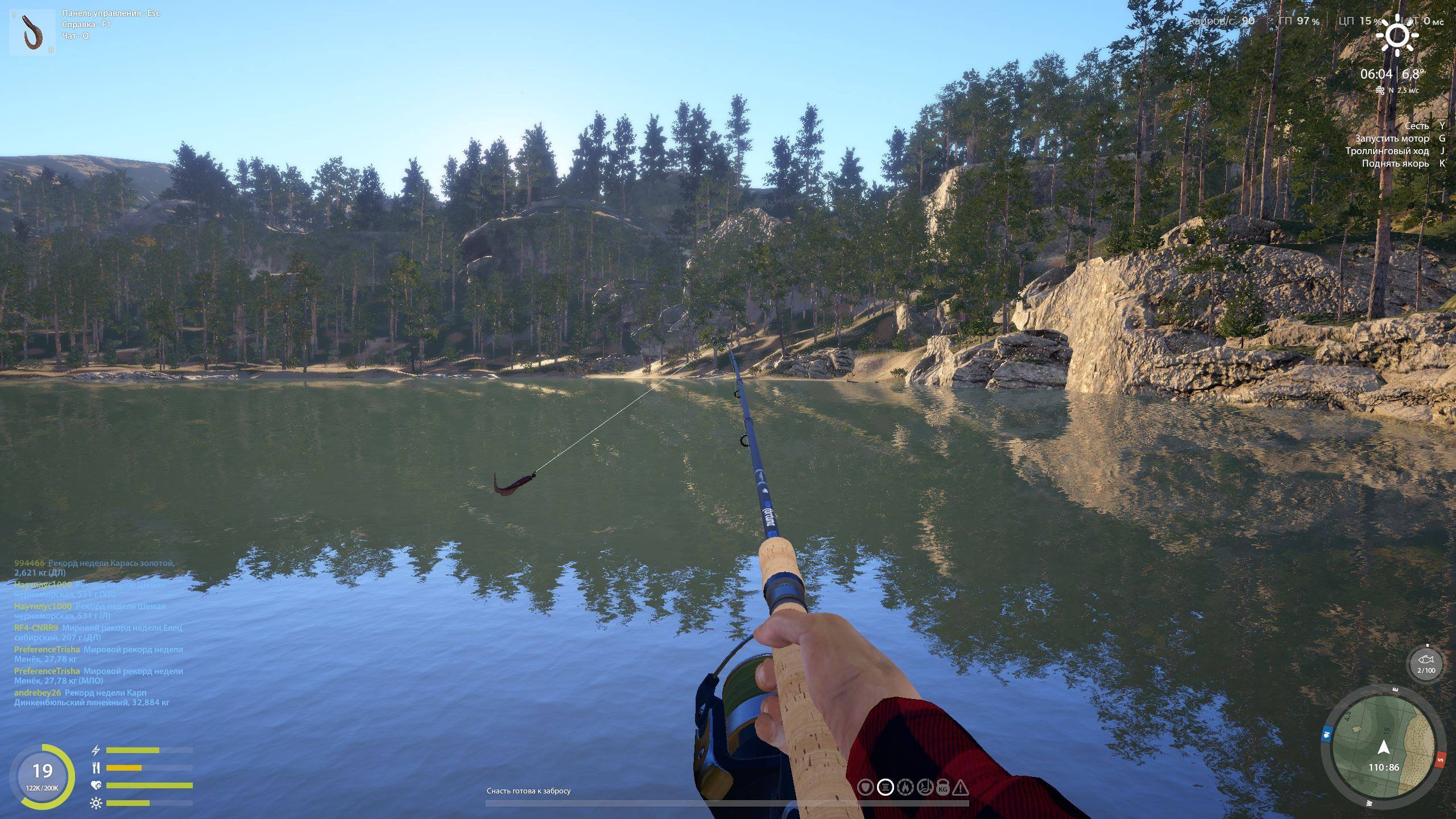Click the KG line load indicator icon
The image size is (1456, 819).
(x=943, y=787)
